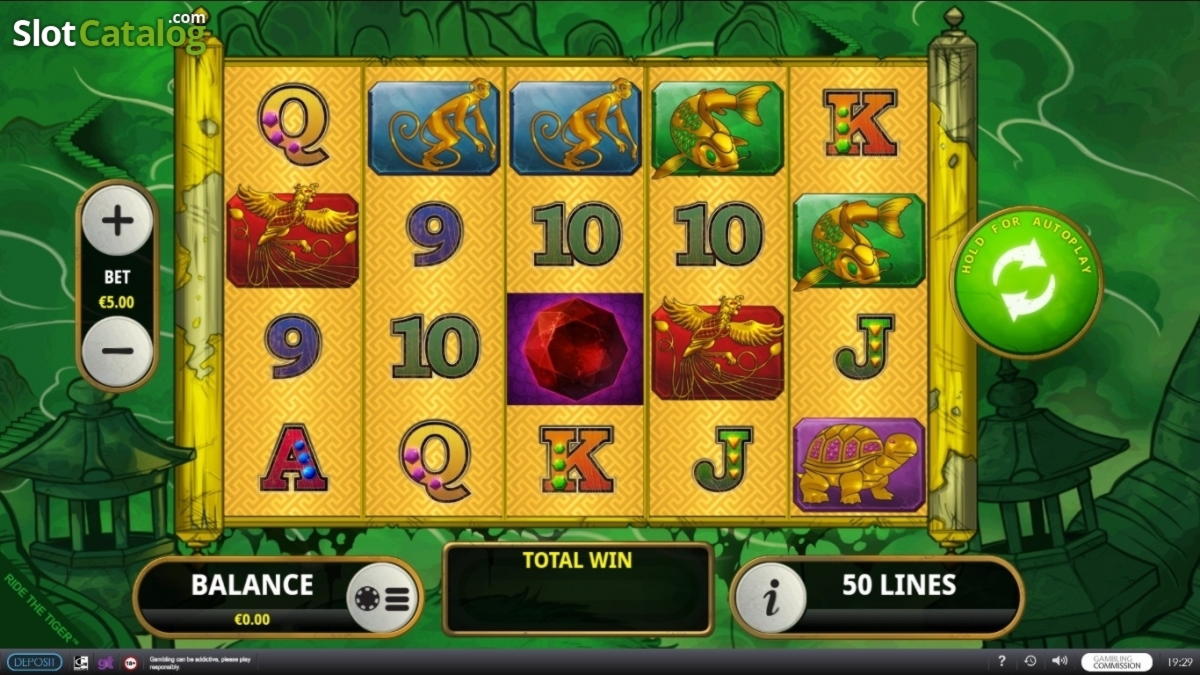
Task: Click the 18+ age restriction icon
Action: point(130,662)
